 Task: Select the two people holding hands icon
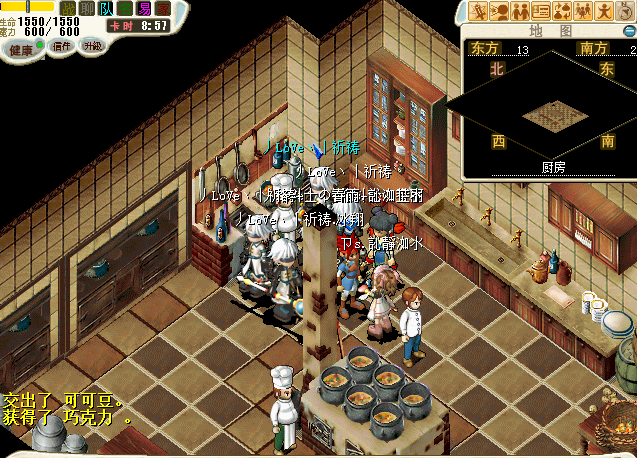click(520, 12)
